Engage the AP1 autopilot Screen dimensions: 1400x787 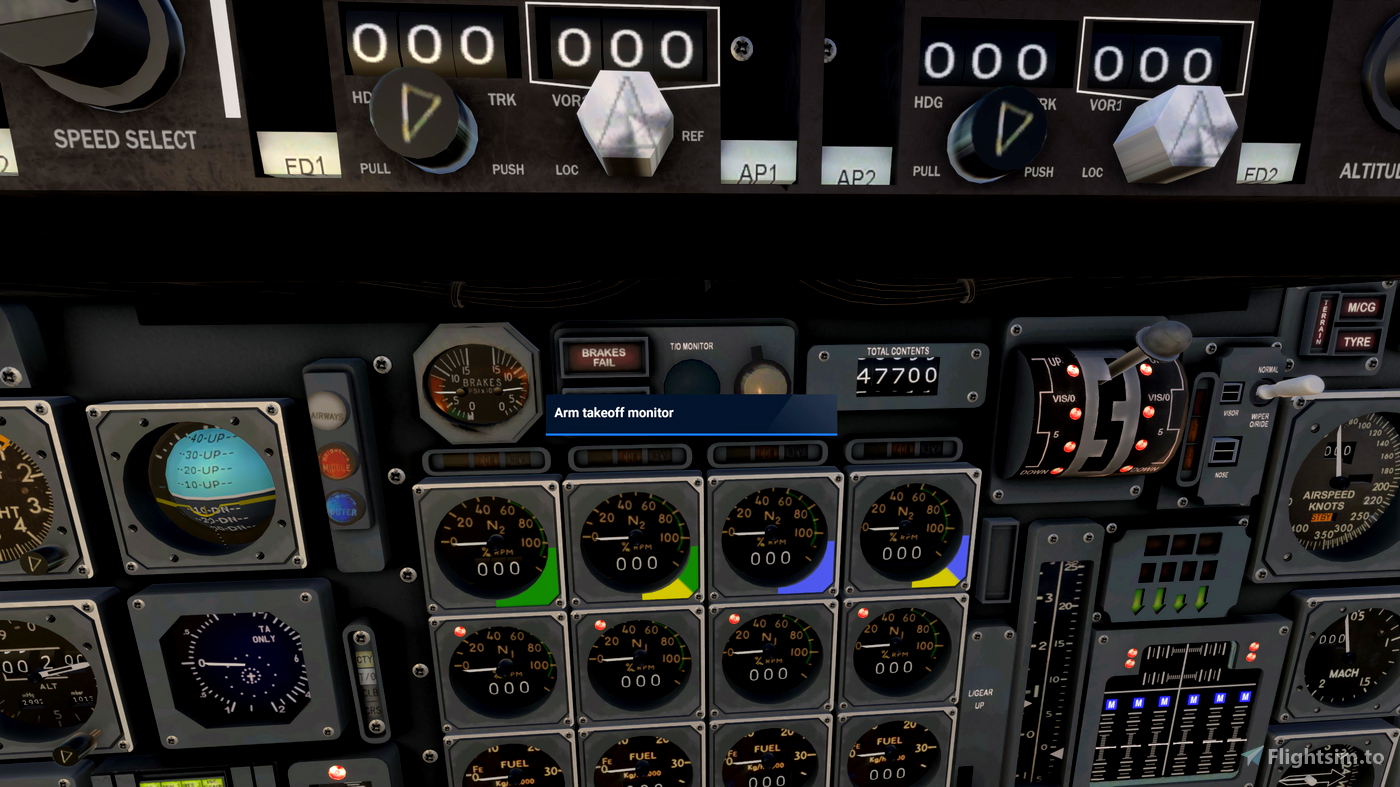[x=757, y=159]
